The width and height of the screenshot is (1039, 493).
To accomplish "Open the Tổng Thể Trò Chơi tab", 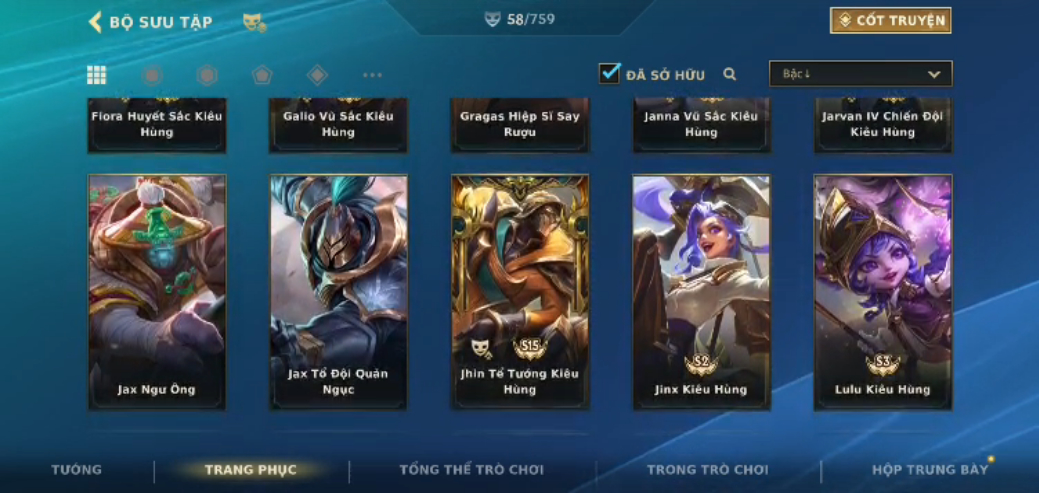I will coord(471,470).
